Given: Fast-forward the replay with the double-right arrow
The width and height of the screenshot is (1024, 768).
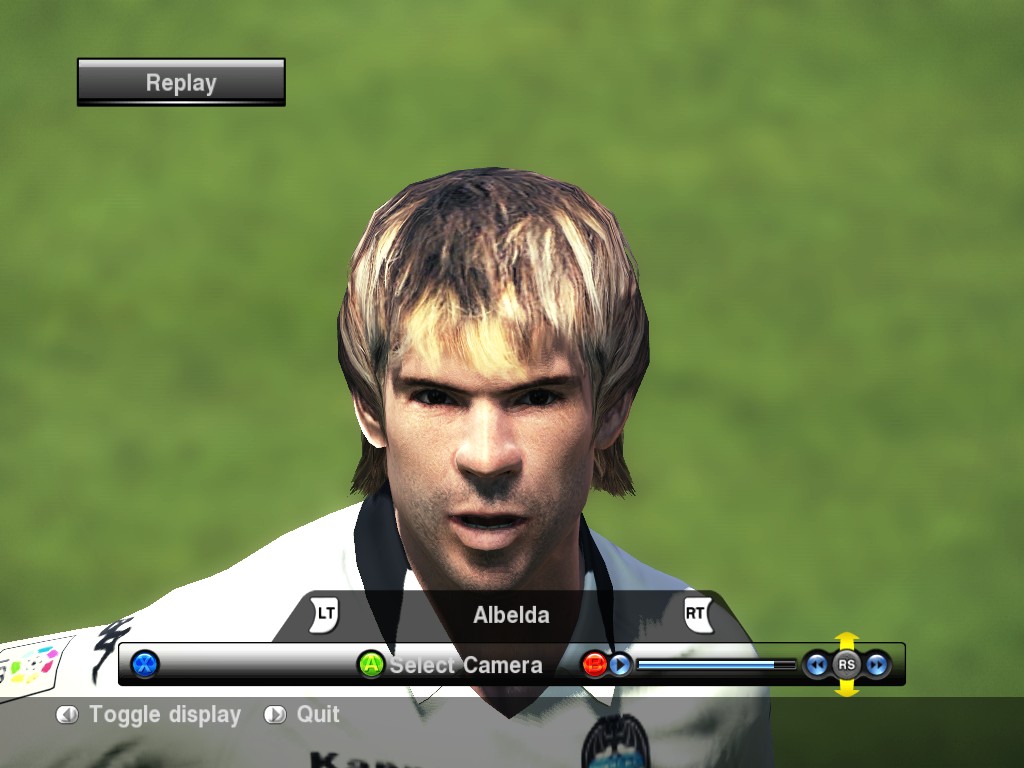Looking at the screenshot, I should point(877,664).
